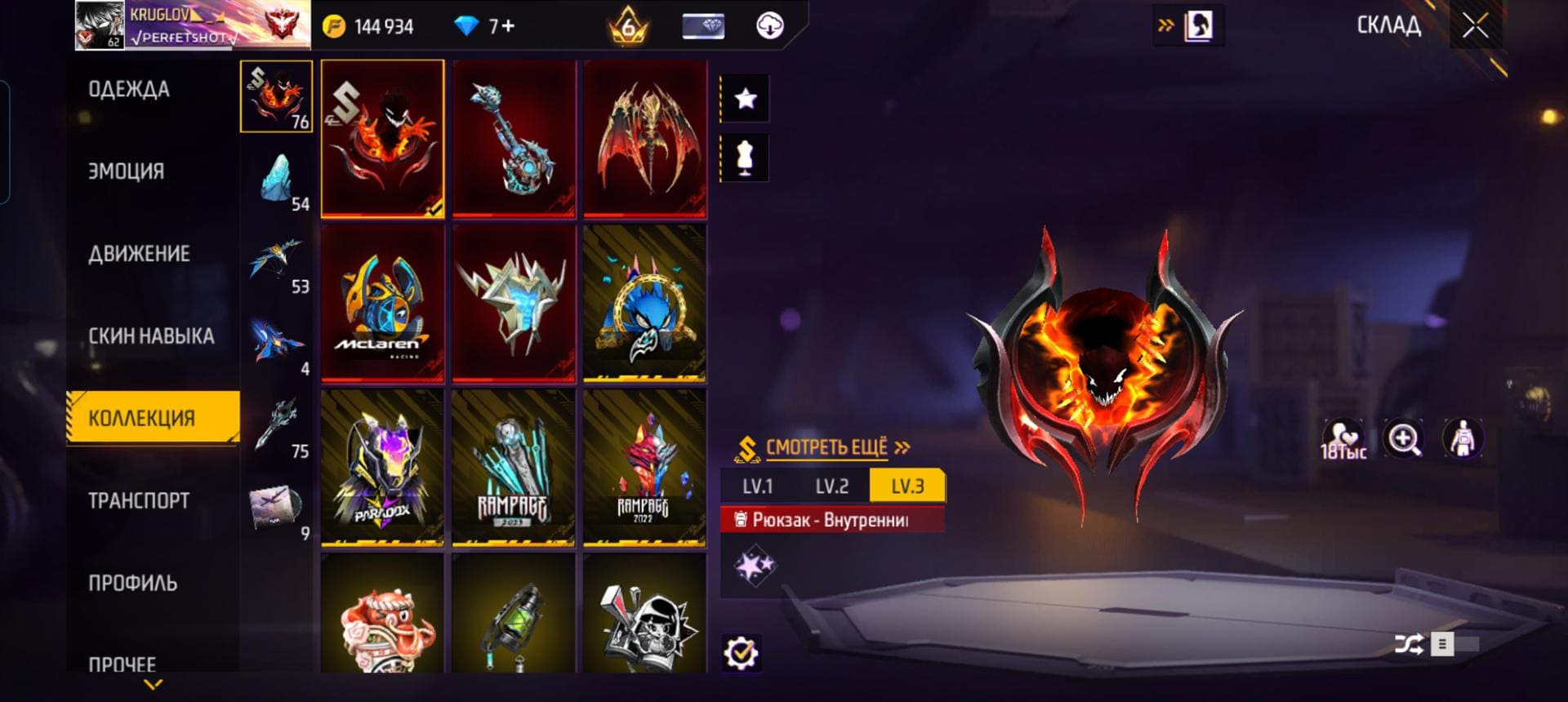Toggle the shuffle icon

(x=1408, y=645)
